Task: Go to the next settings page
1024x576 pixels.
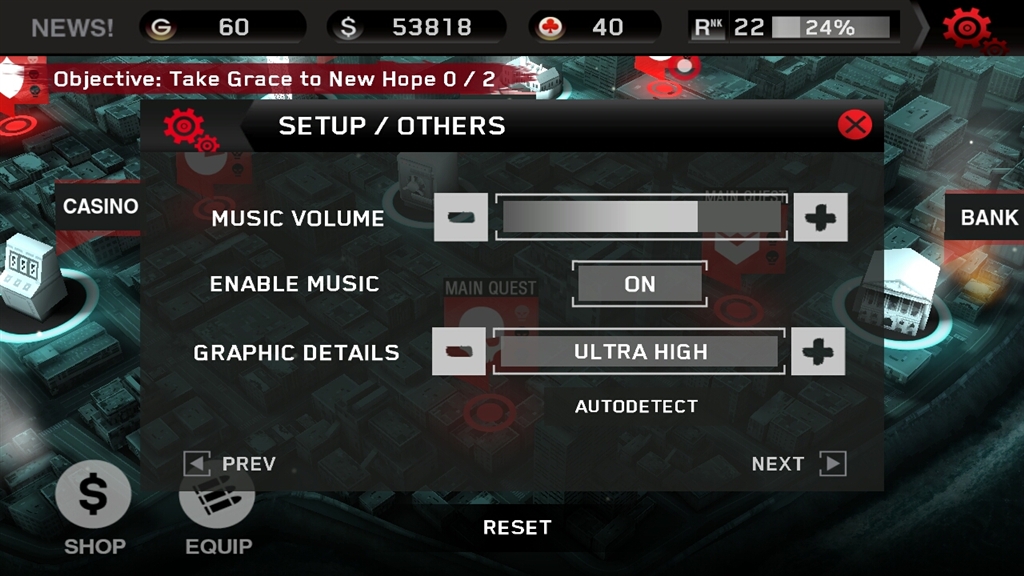Action: click(x=798, y=463)
